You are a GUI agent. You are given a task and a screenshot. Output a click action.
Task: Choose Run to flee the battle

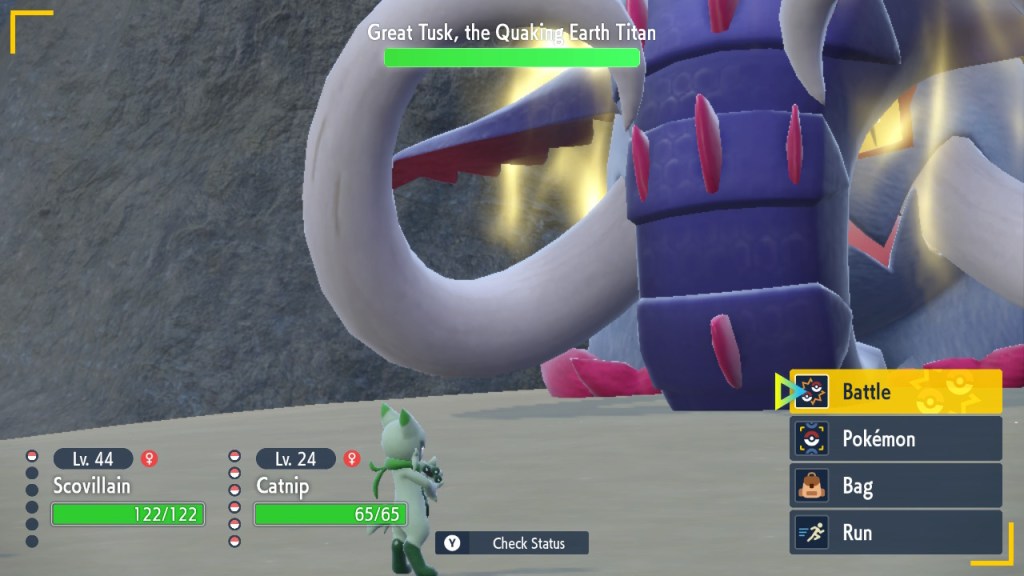click(895, 533)
